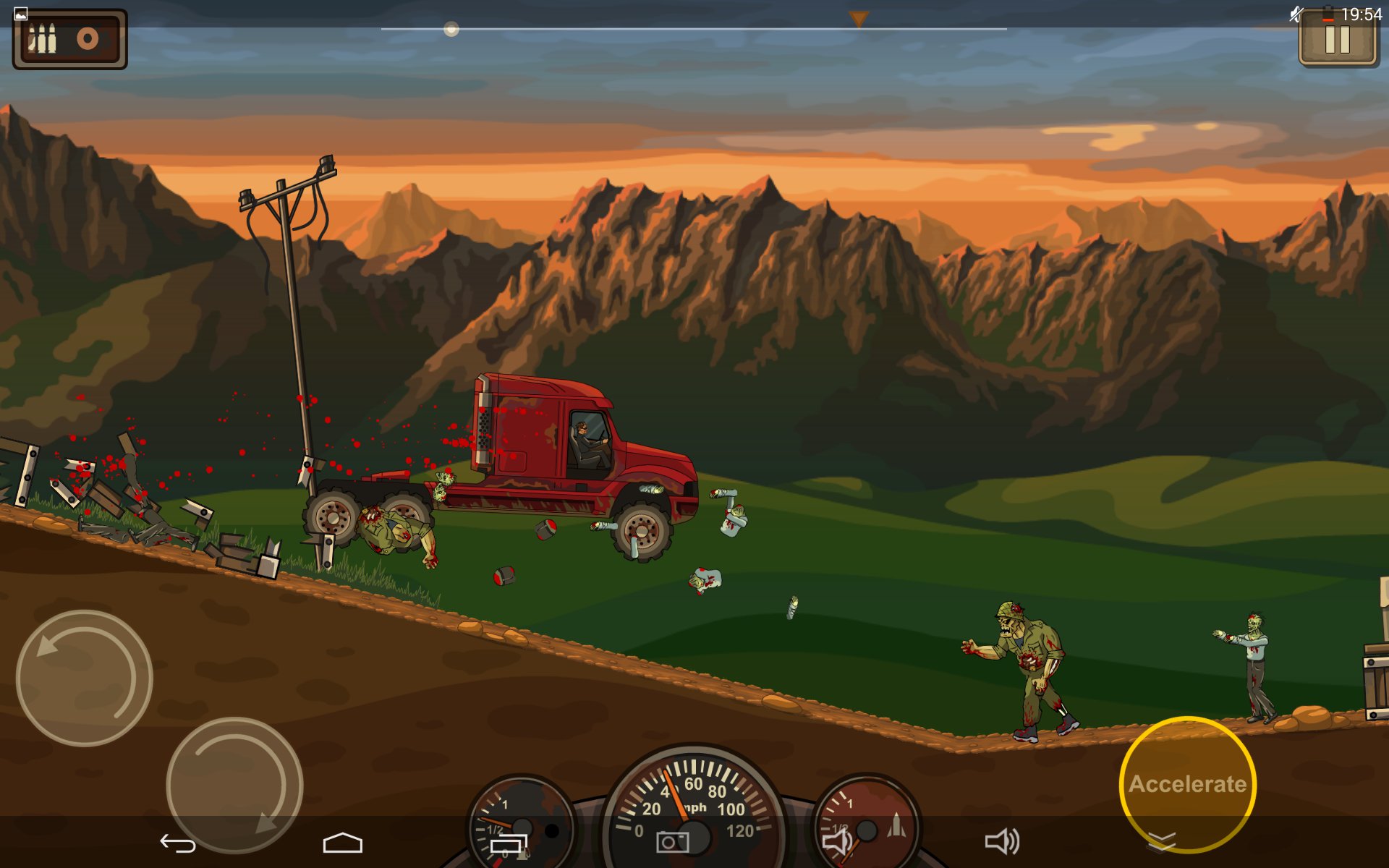This screenshot has height=868, width=1389.
Task: Raise the volume using the speaker with waves
Action: click(1002, 842)
